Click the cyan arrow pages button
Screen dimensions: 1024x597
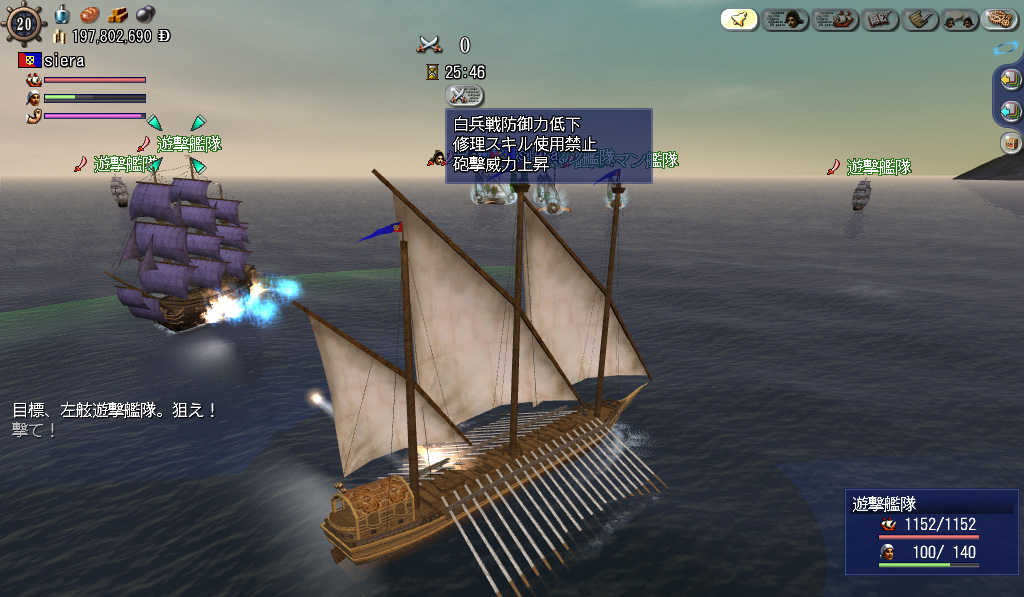1010,111
